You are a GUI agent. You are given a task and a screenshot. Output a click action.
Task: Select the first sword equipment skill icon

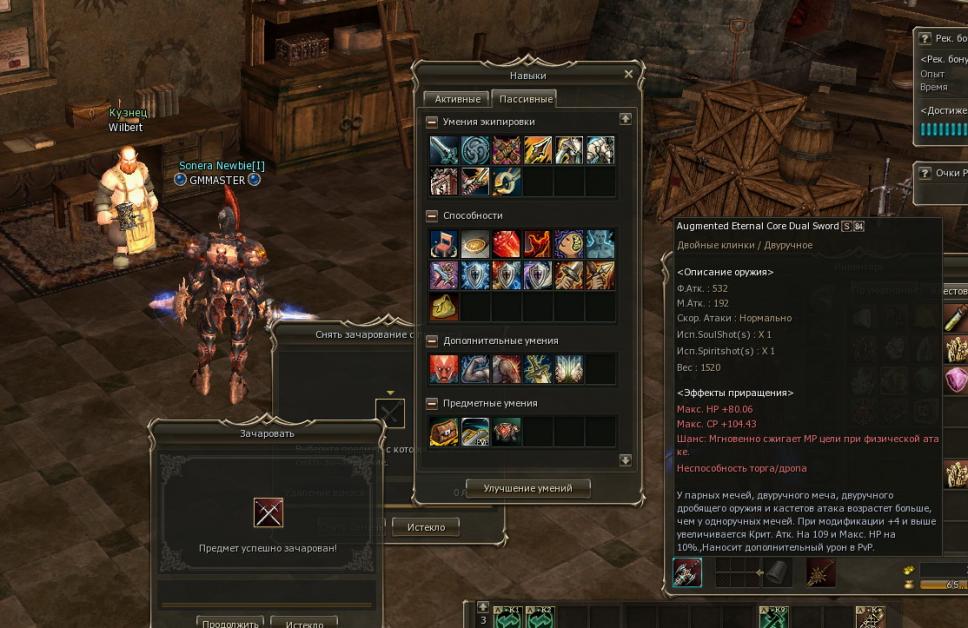tap(444, 150)
